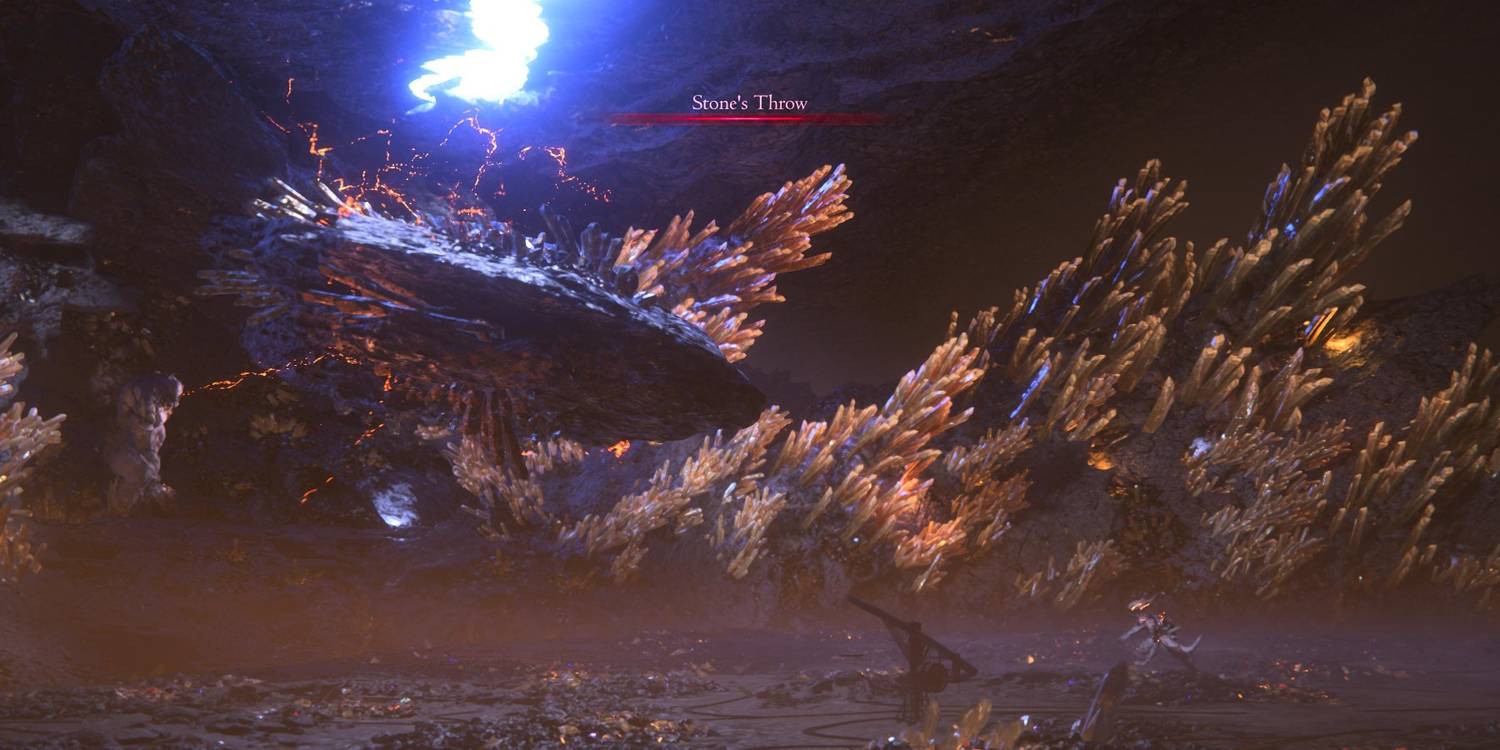Click the Stone's Throw boss name text
This screenshot has height=750, width=1500.
750,103
